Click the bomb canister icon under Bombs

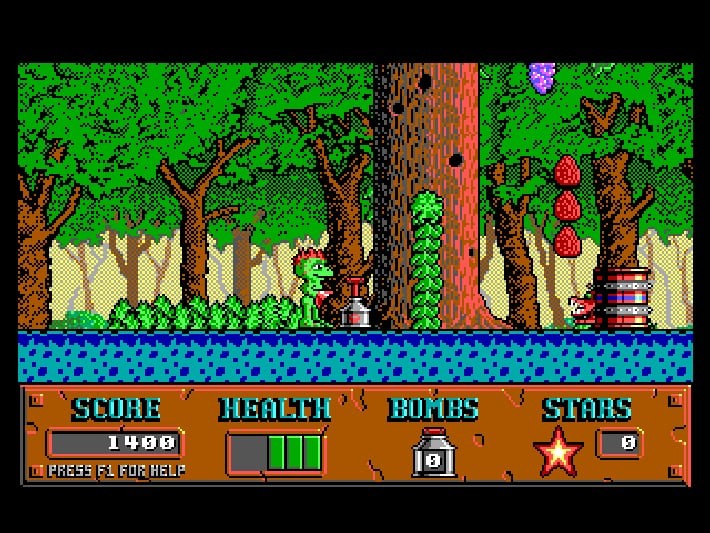tap(433, 453)
